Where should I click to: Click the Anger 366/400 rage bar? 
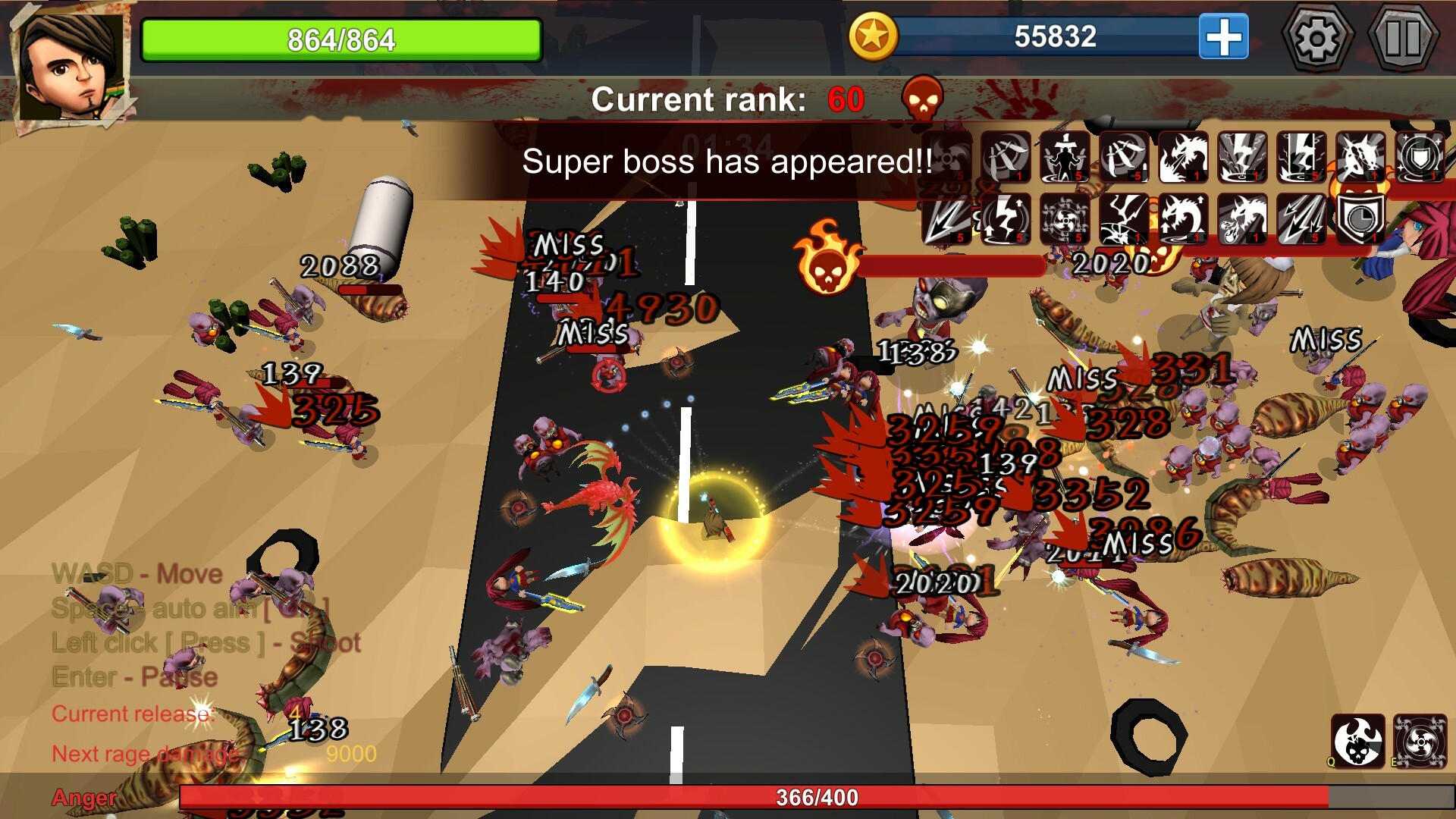[811, 797]
